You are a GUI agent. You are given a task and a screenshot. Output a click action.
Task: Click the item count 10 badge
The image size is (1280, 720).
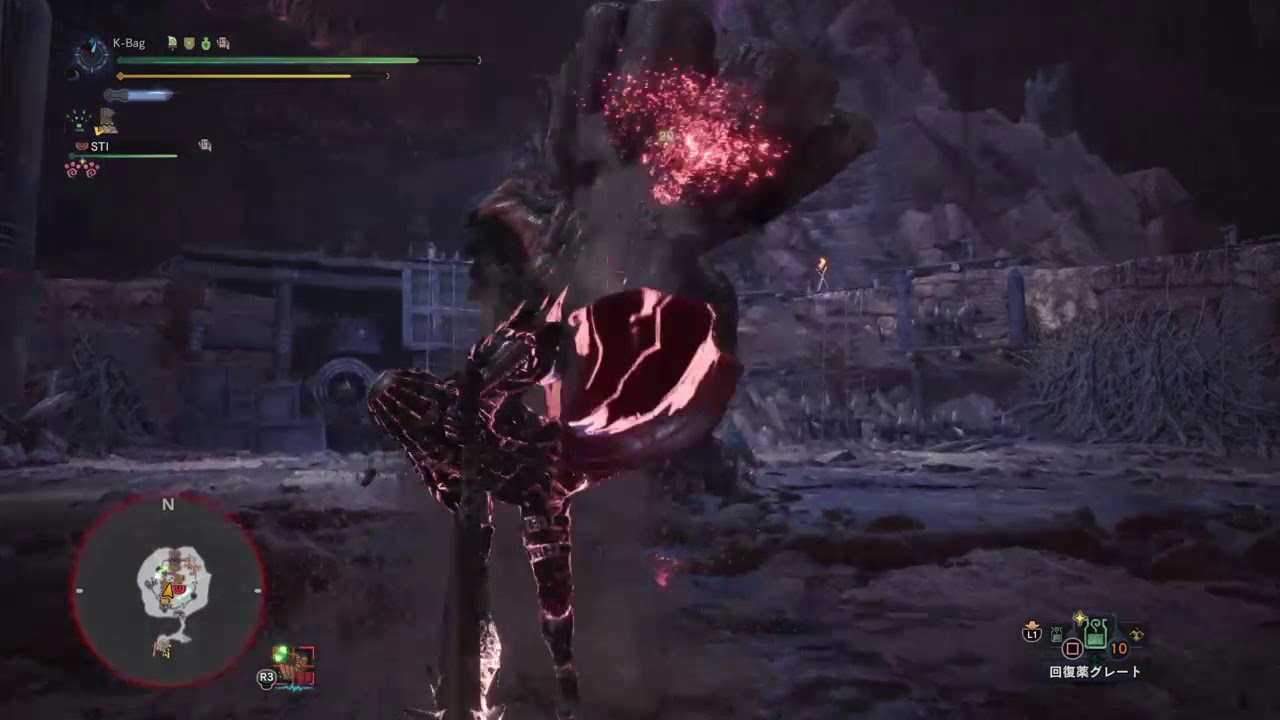(1117, 647)
